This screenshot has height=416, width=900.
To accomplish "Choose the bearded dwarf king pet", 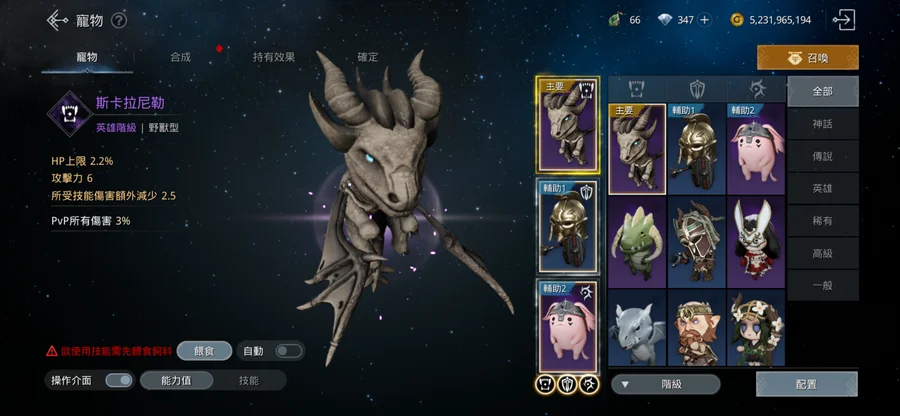I will [x=696, y=329].
